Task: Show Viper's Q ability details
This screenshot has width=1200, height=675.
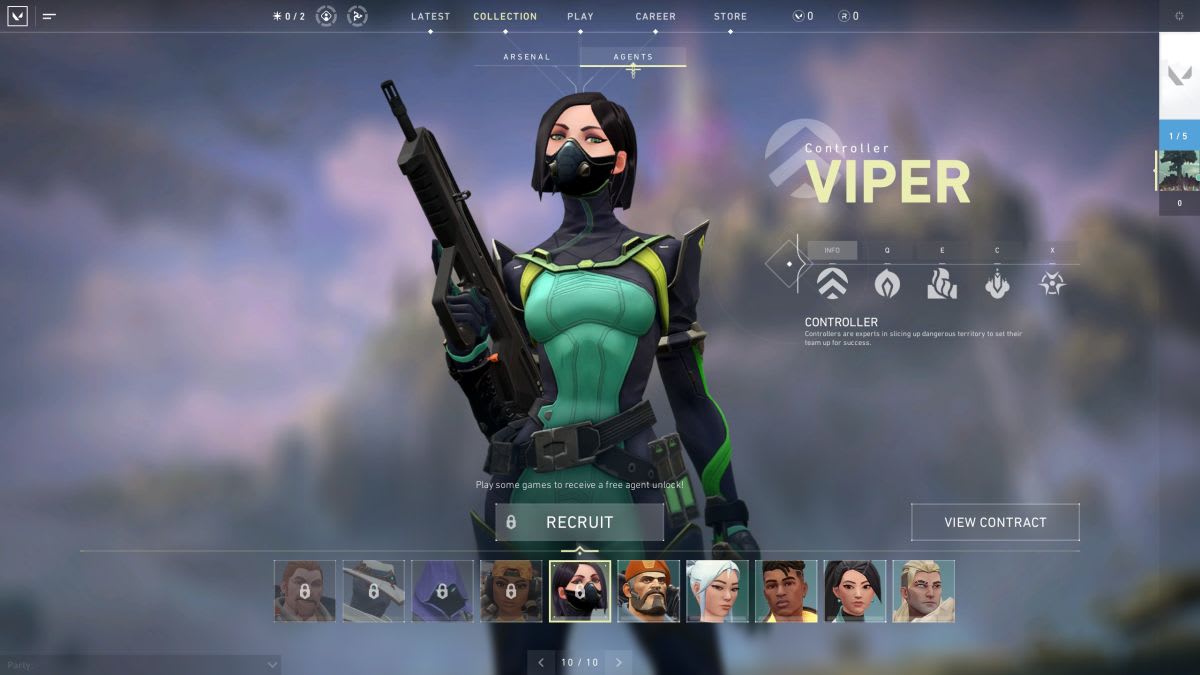Action: pyautogui.click(x=887, y=284)
